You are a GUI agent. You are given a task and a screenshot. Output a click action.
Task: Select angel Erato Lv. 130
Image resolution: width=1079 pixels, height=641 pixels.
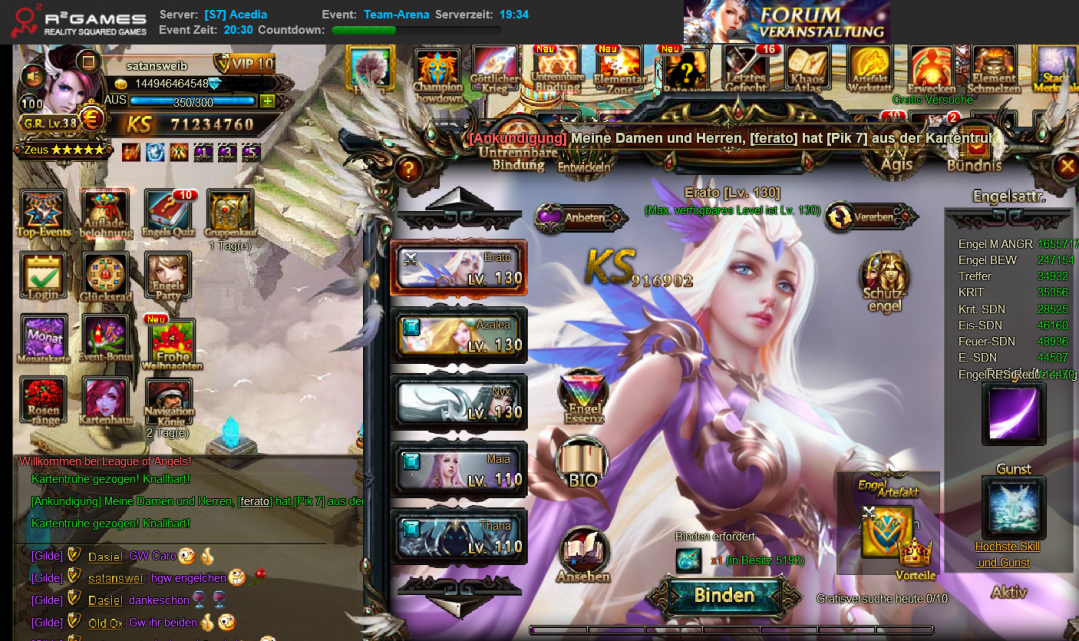(x=459, y=268)
